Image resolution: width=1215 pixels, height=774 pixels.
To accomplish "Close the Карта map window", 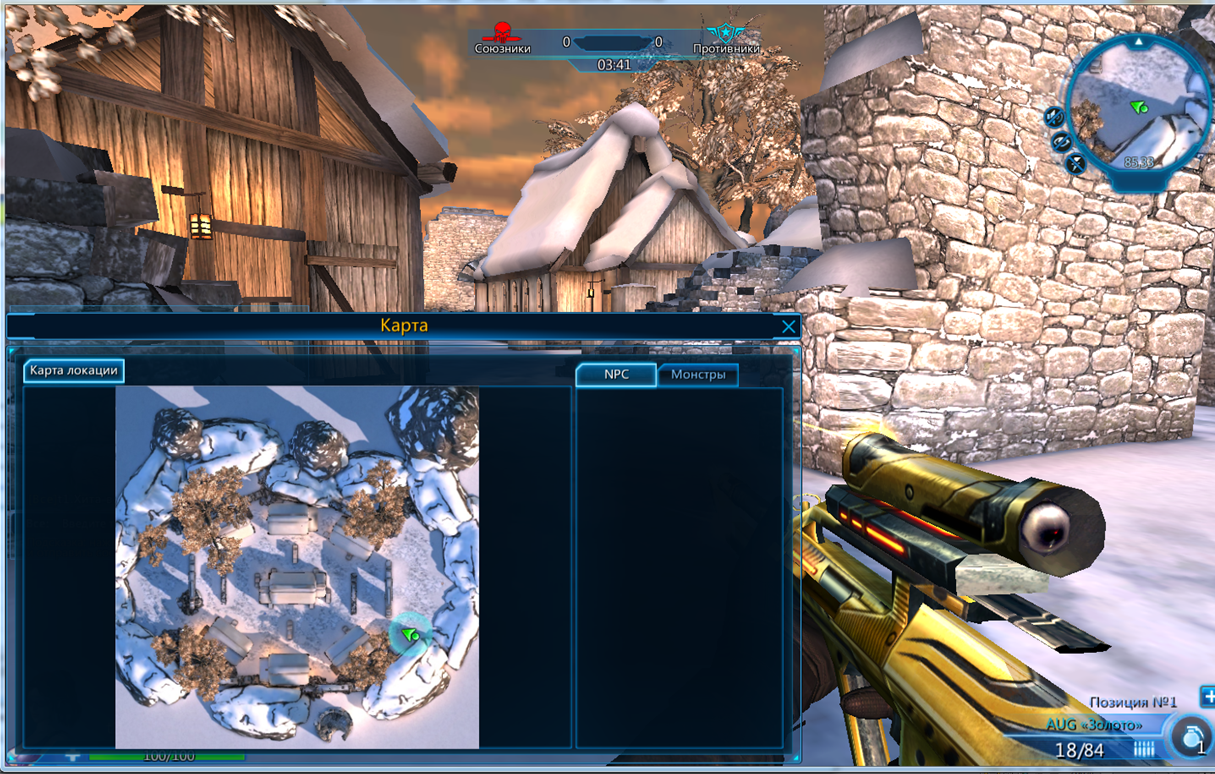I will point(789,327).
